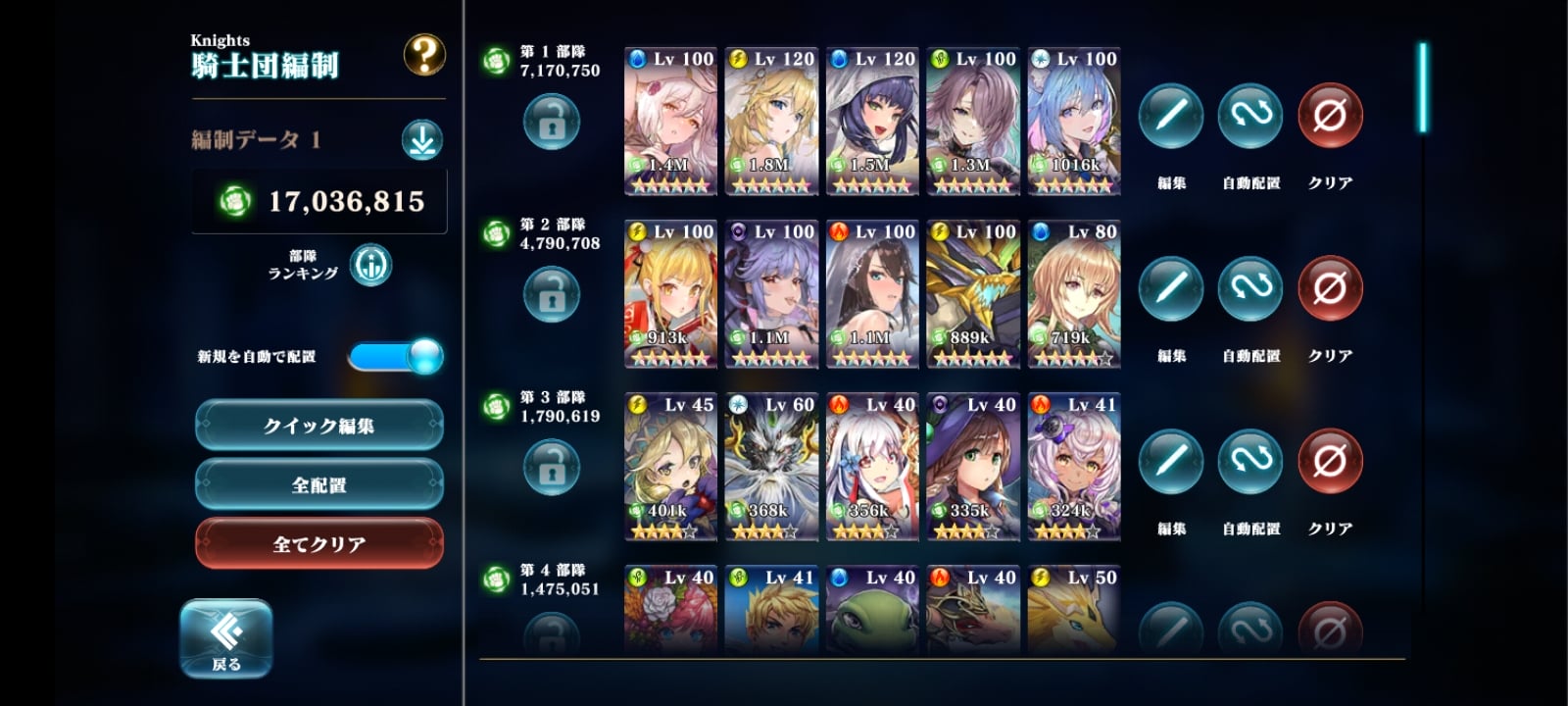Clear squad 1 with the red クリア button

pos(1330,117)
